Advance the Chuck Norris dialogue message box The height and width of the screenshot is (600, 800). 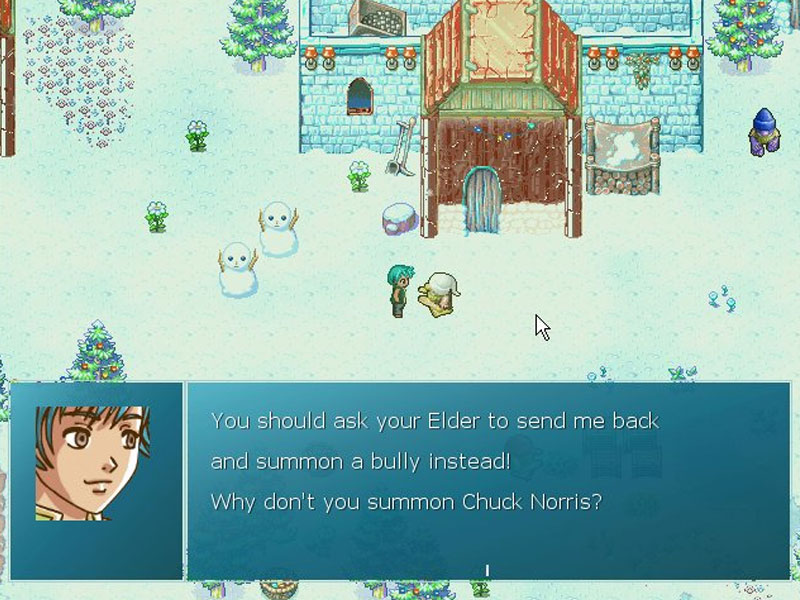coord(487,480)
